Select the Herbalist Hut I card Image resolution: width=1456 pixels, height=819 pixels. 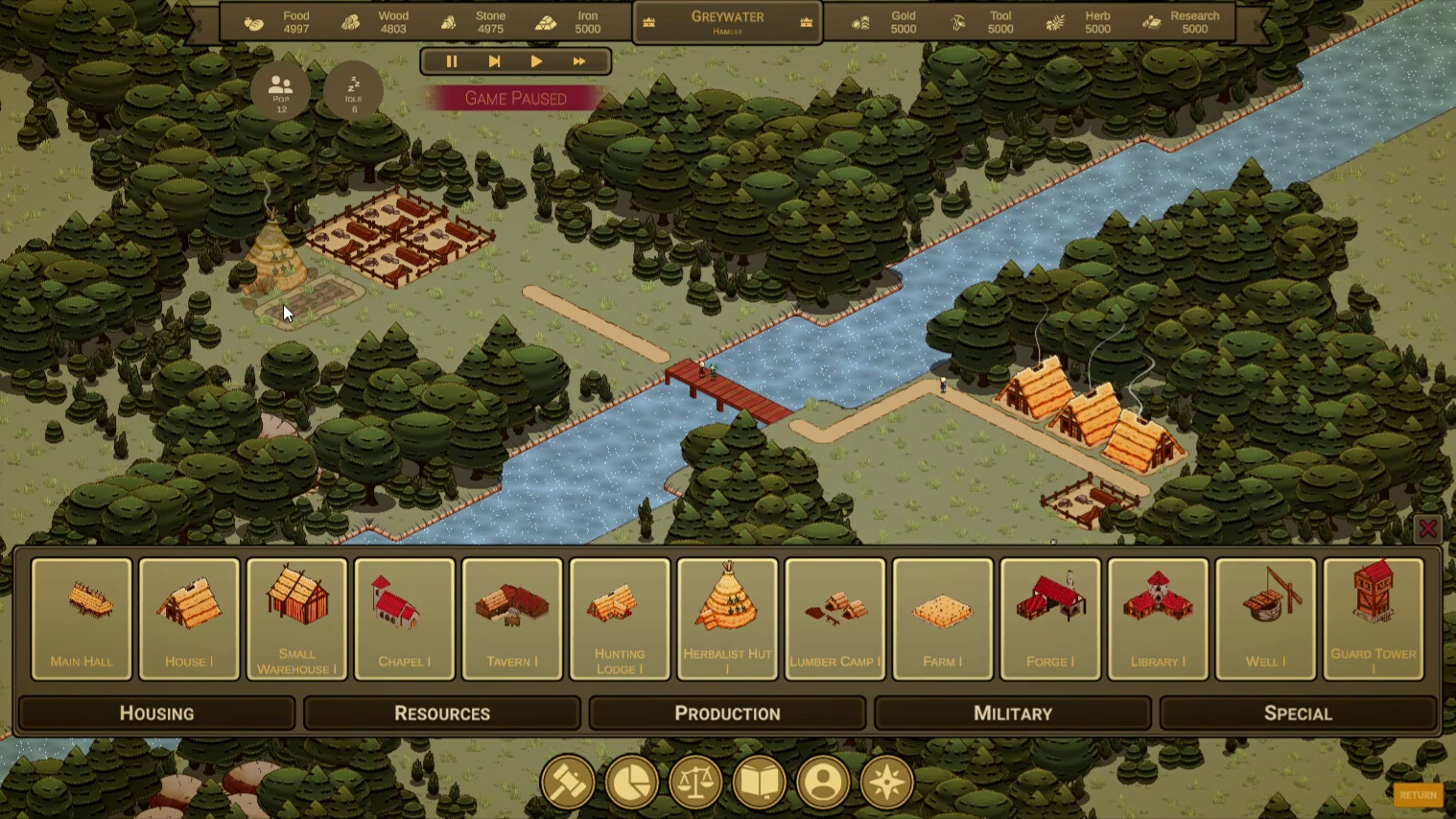pos(727,619)
